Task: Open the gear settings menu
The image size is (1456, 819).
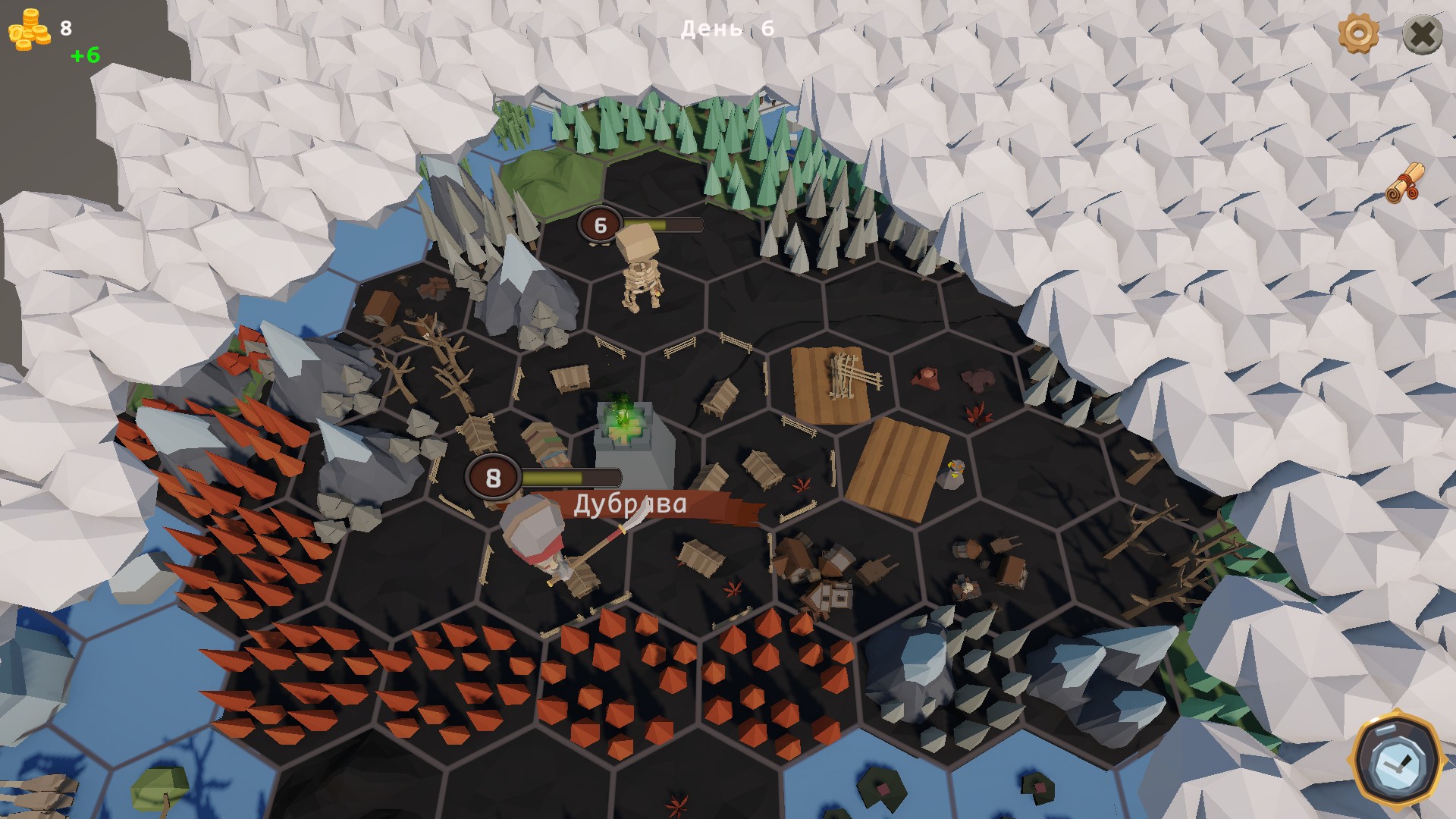Action: coord(1357,33)
